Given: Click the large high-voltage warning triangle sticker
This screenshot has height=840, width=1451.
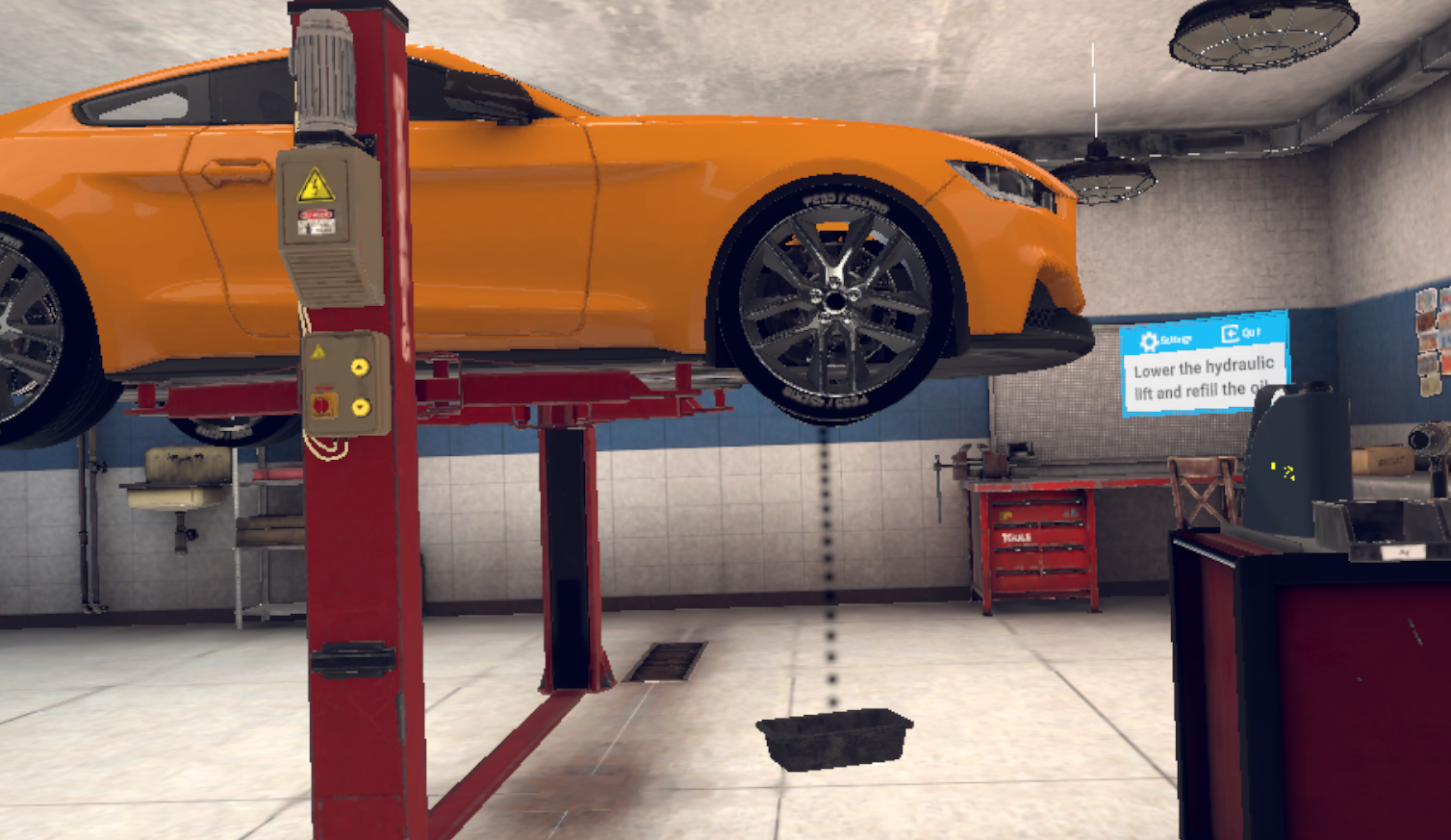Looking at the screenshot, I should coord(316,186).
